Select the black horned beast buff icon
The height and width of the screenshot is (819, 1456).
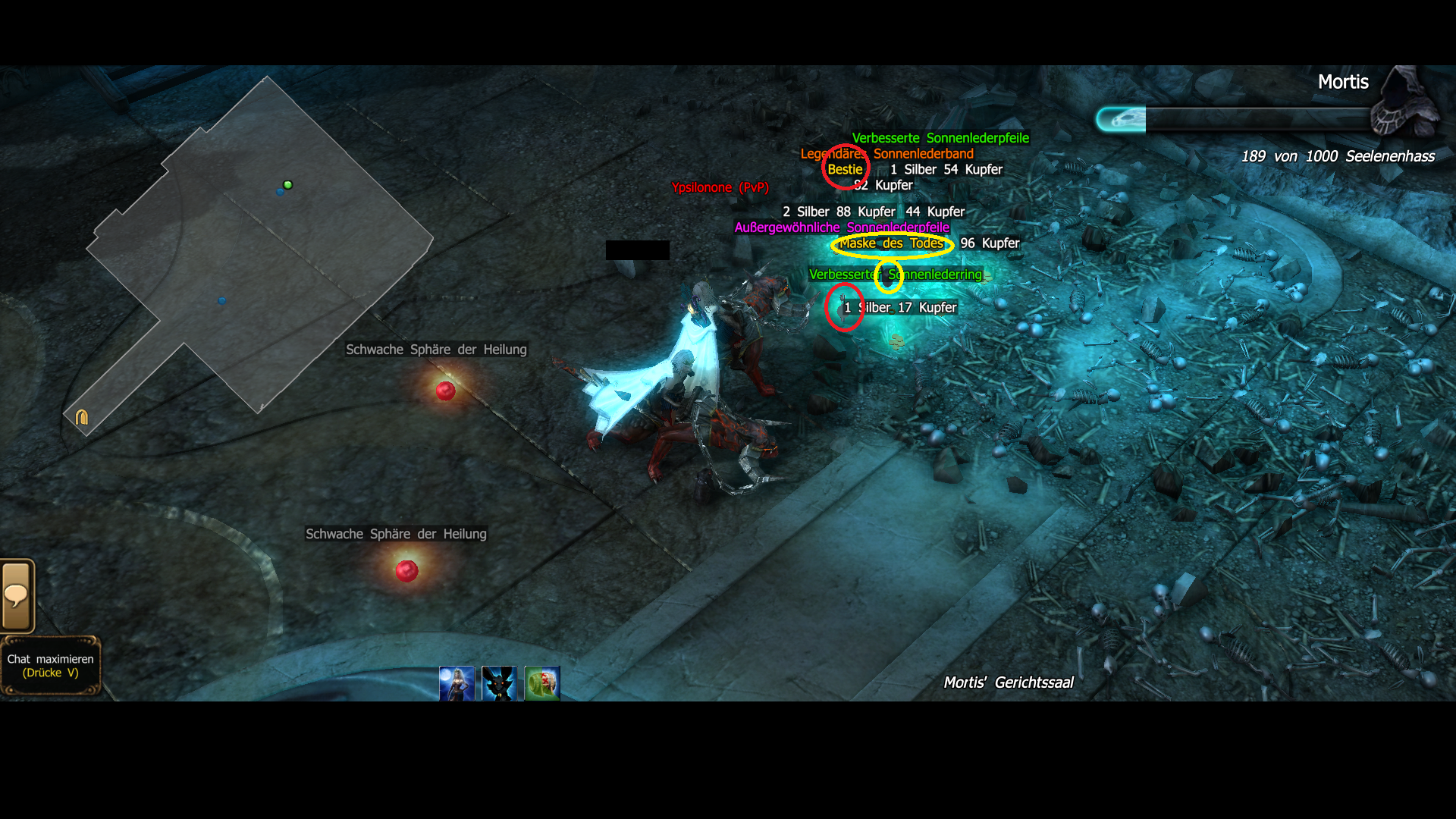499,683
